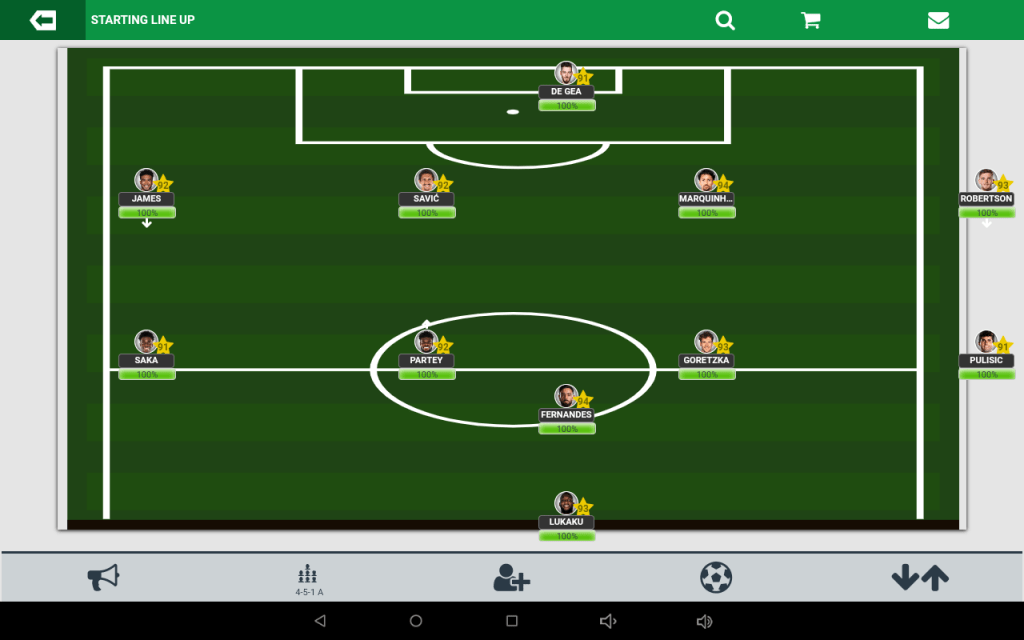Go back using the arrow button

pyautogui.click(x=43, y=20)
